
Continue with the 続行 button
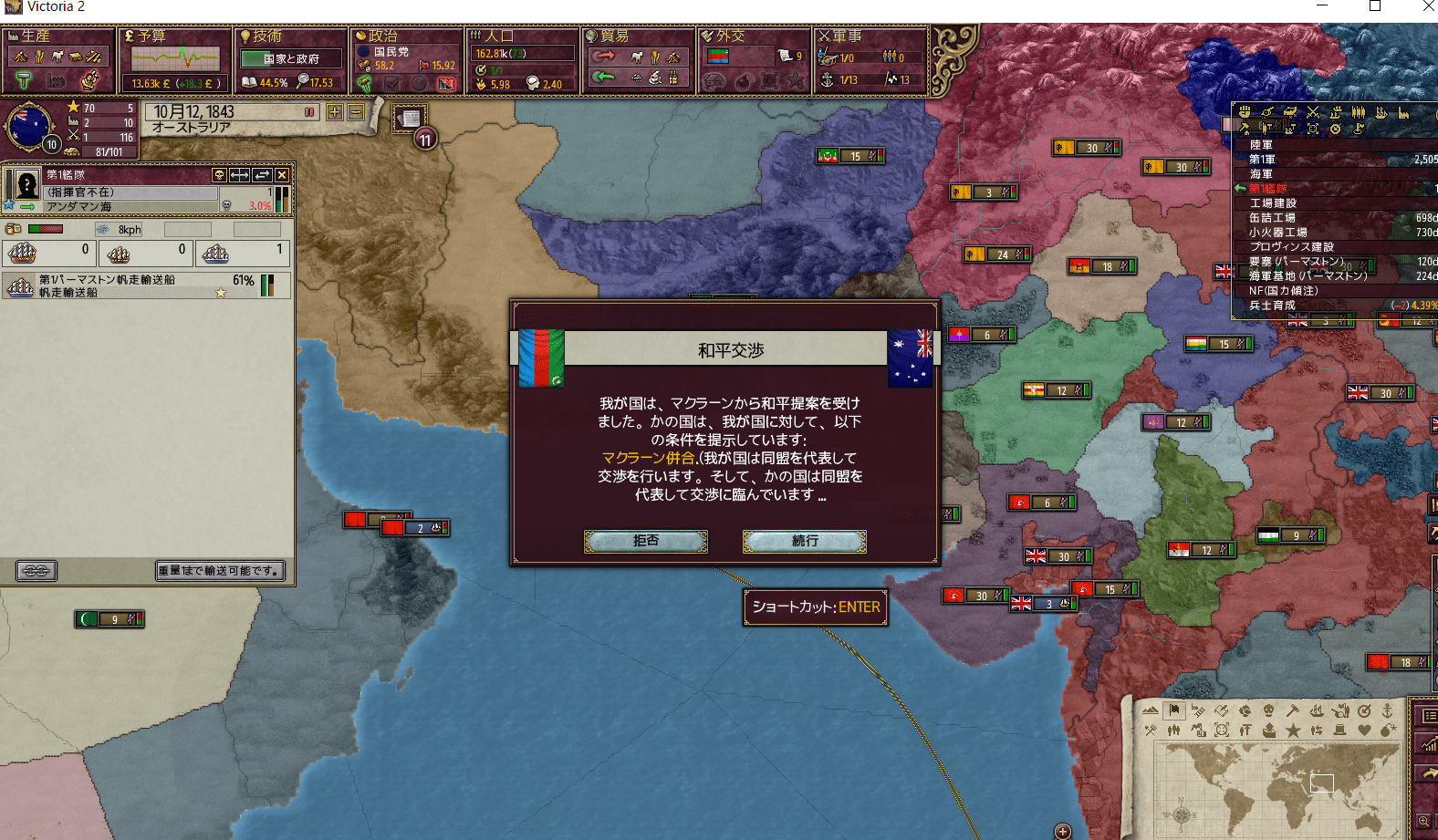pos(804,542)
